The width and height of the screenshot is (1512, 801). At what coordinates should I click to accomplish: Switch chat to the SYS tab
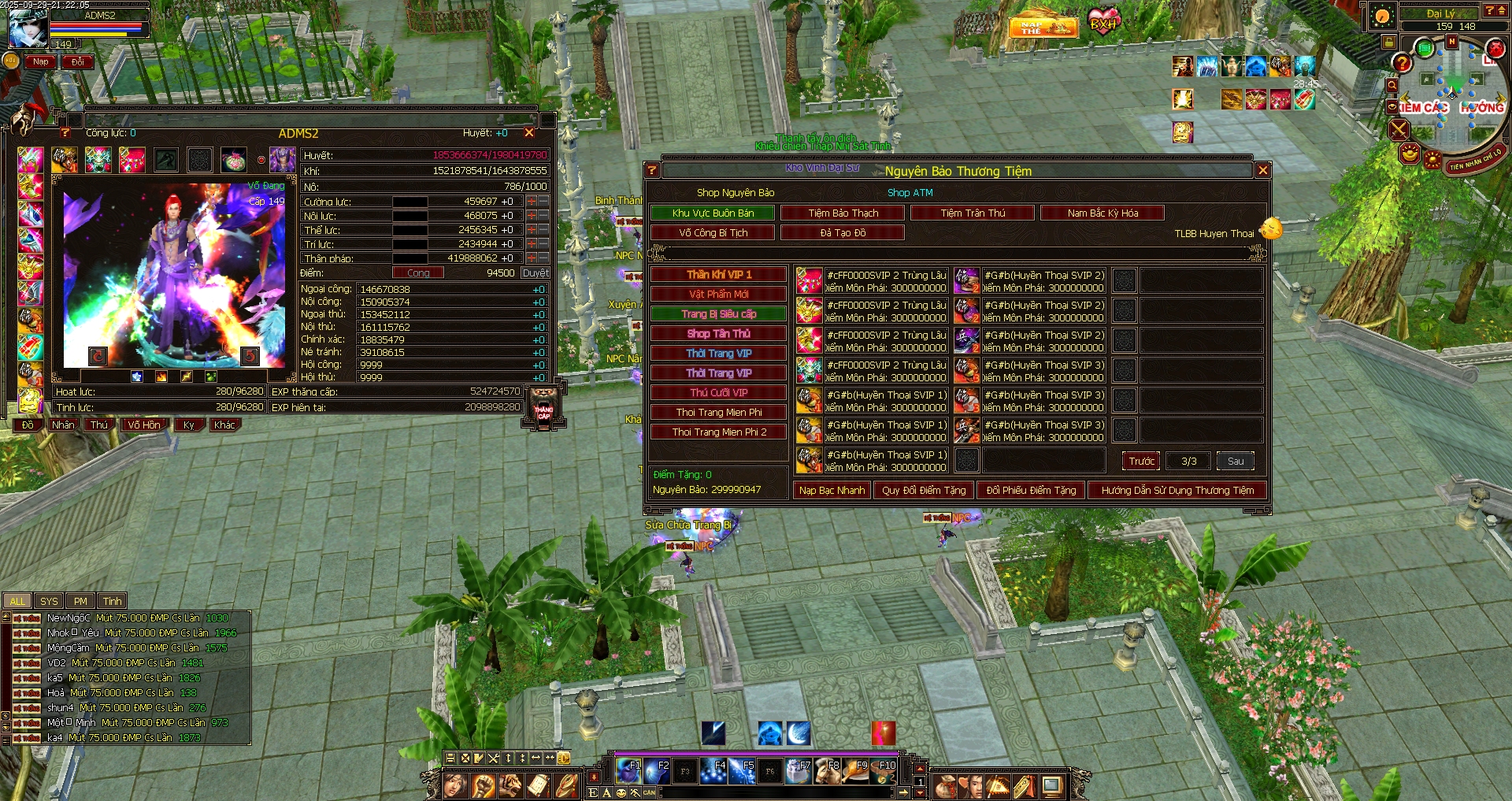tap(49, 601)
